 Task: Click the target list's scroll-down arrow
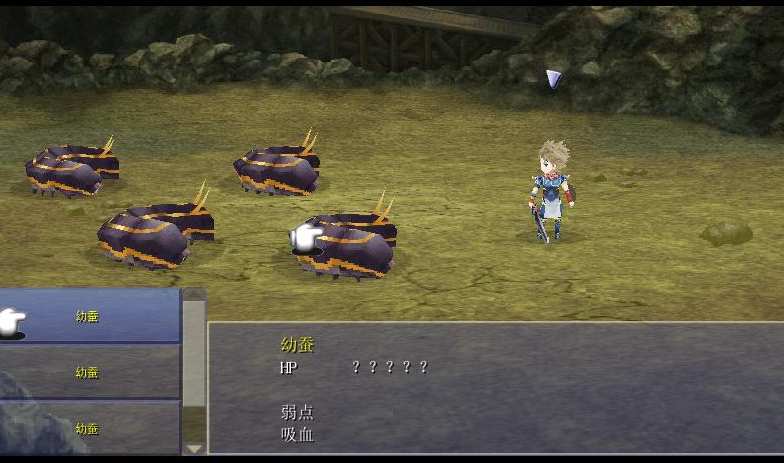(x=194, y=447)
